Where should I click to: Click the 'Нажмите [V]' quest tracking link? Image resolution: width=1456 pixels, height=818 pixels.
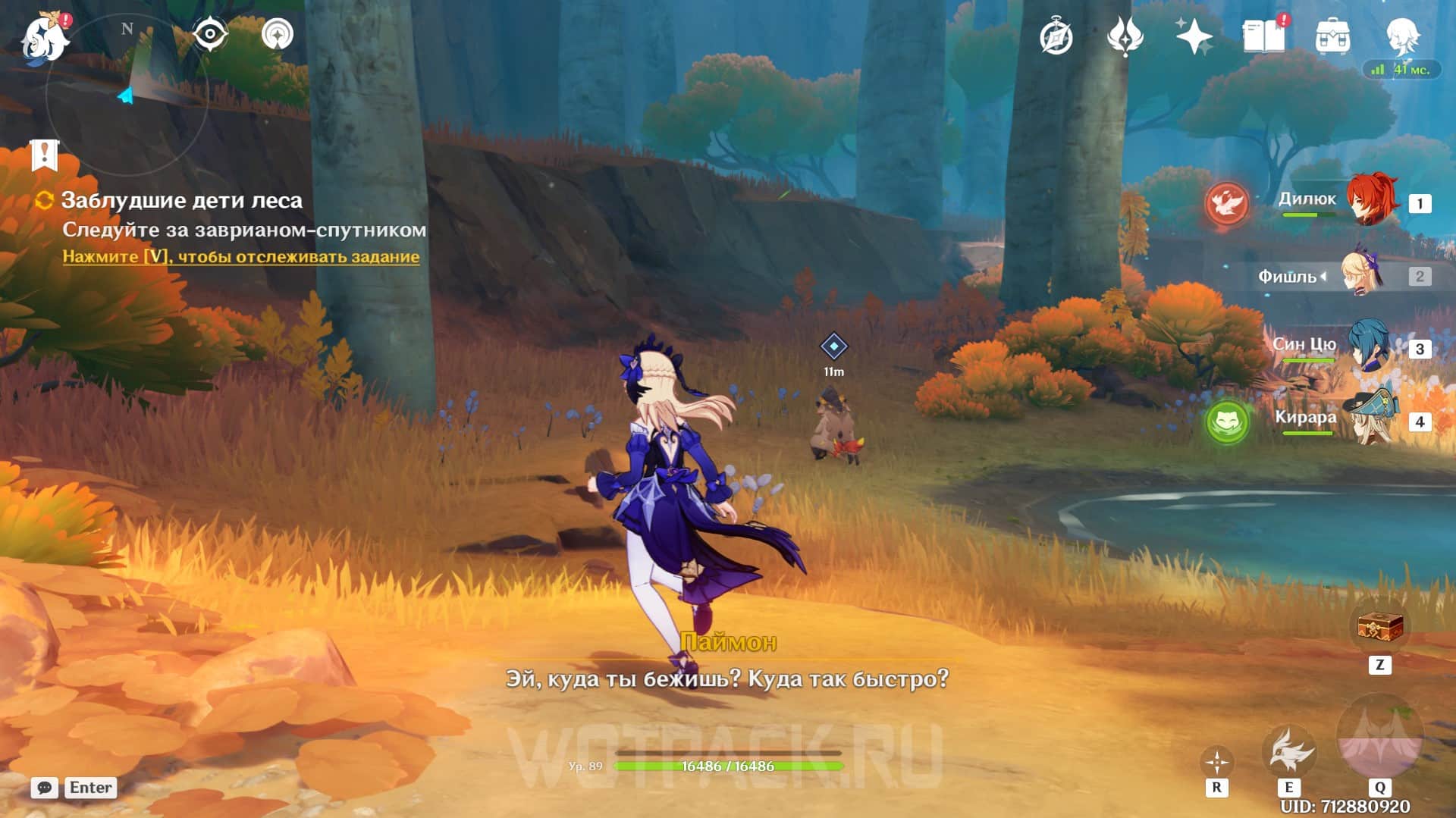(x=240, y=256)
